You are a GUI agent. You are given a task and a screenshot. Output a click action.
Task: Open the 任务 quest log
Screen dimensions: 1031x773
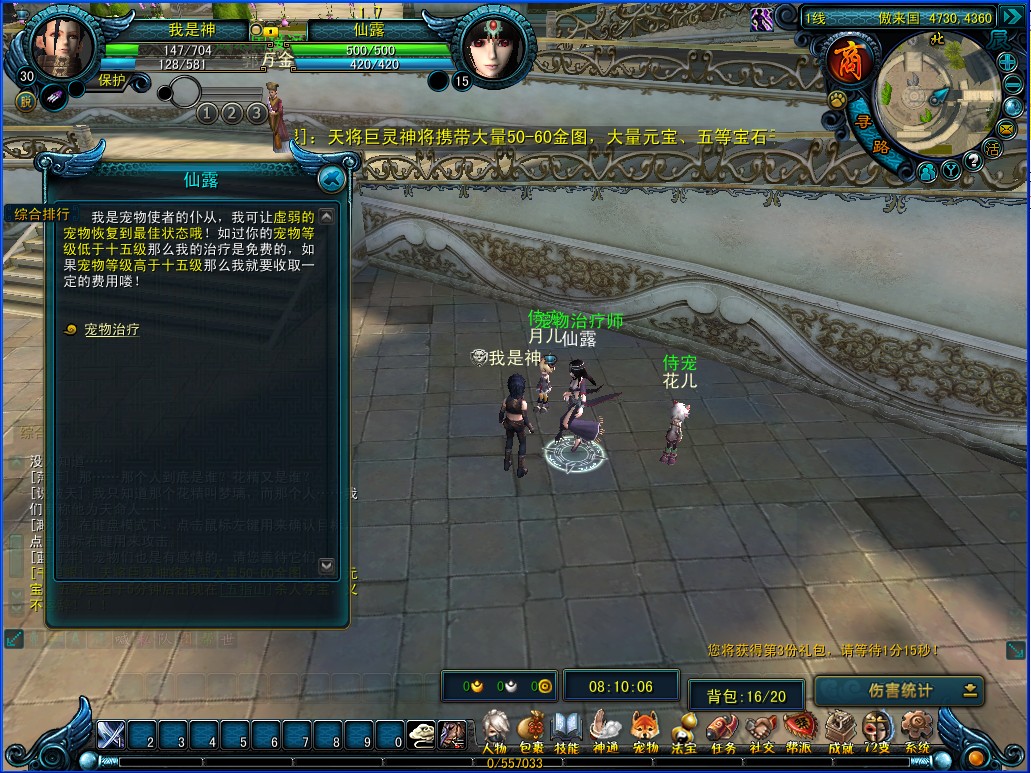click(x=722, y=730)
